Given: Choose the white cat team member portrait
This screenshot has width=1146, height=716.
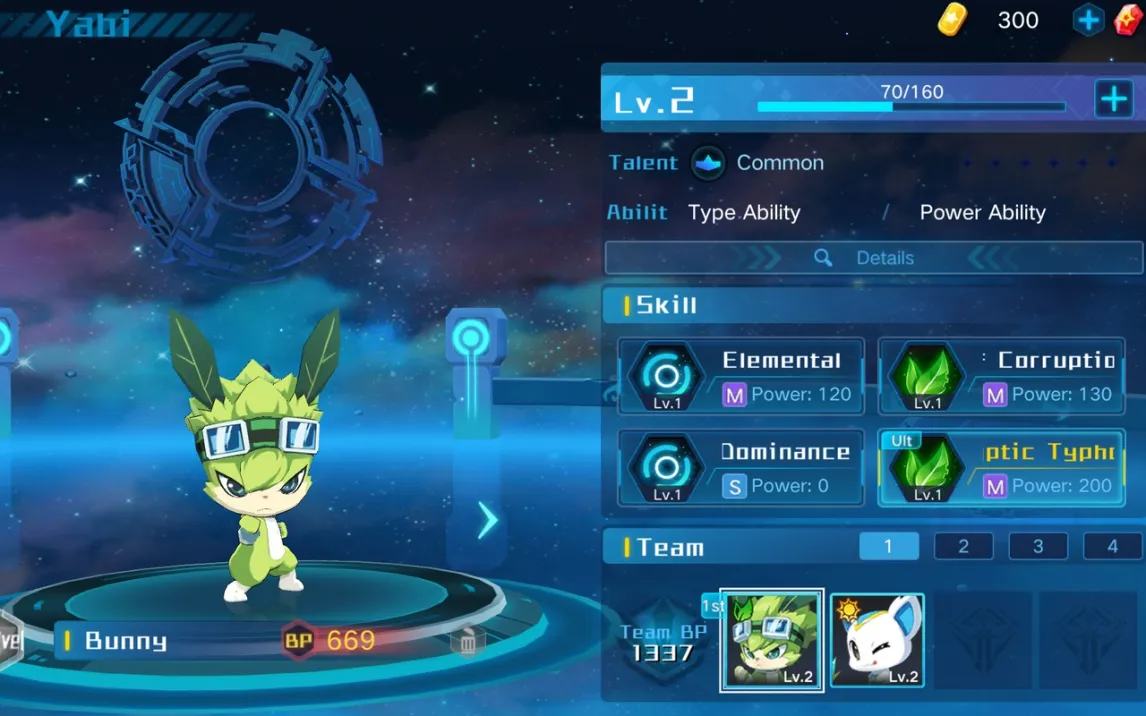Looking at the screenshot, I should coord(877,640).
